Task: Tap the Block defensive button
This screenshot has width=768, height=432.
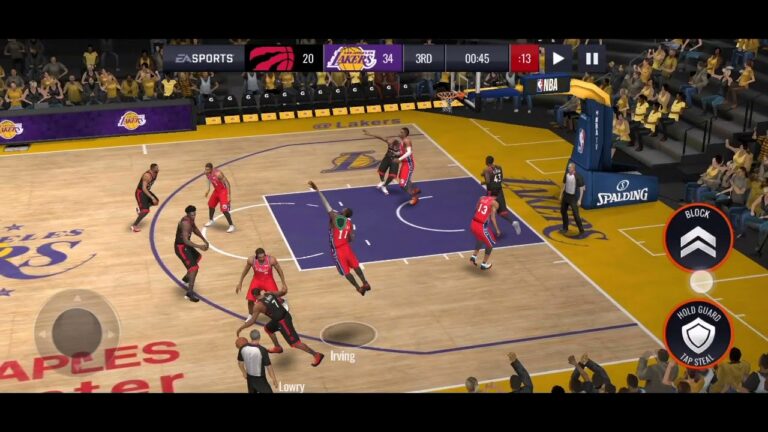Action: pyautogui.click(x=698, y=237)
